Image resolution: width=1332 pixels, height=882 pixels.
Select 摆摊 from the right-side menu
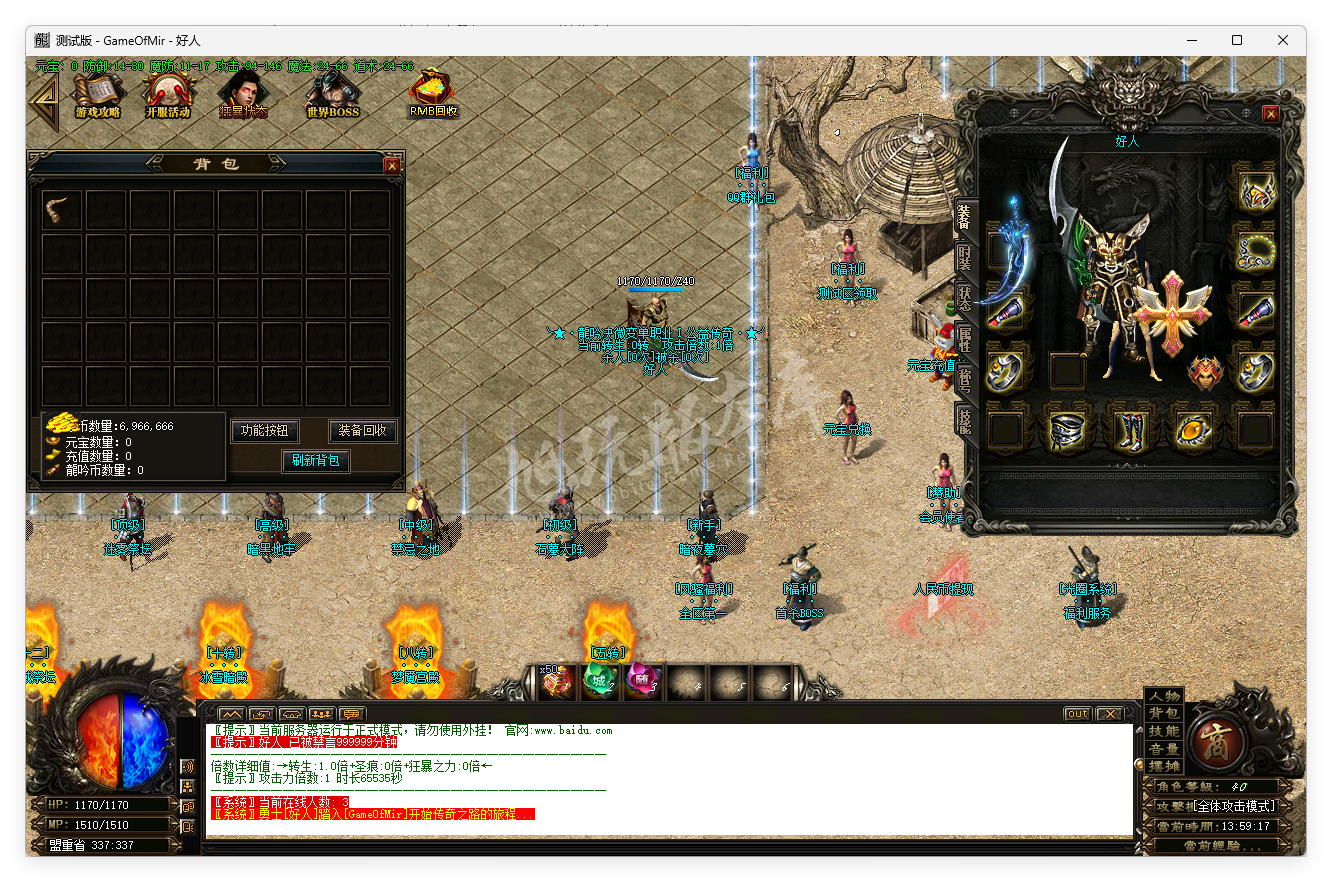[x=1164, y=766]
